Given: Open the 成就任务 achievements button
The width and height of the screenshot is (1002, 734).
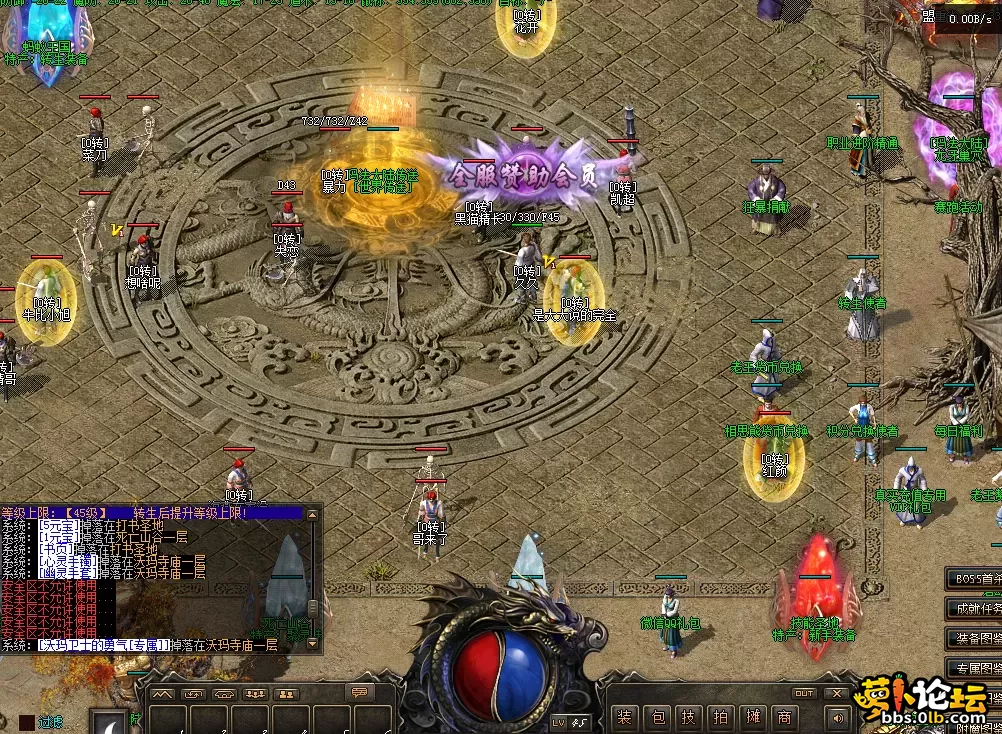Looking at the screenshot, I should point(974,608).
